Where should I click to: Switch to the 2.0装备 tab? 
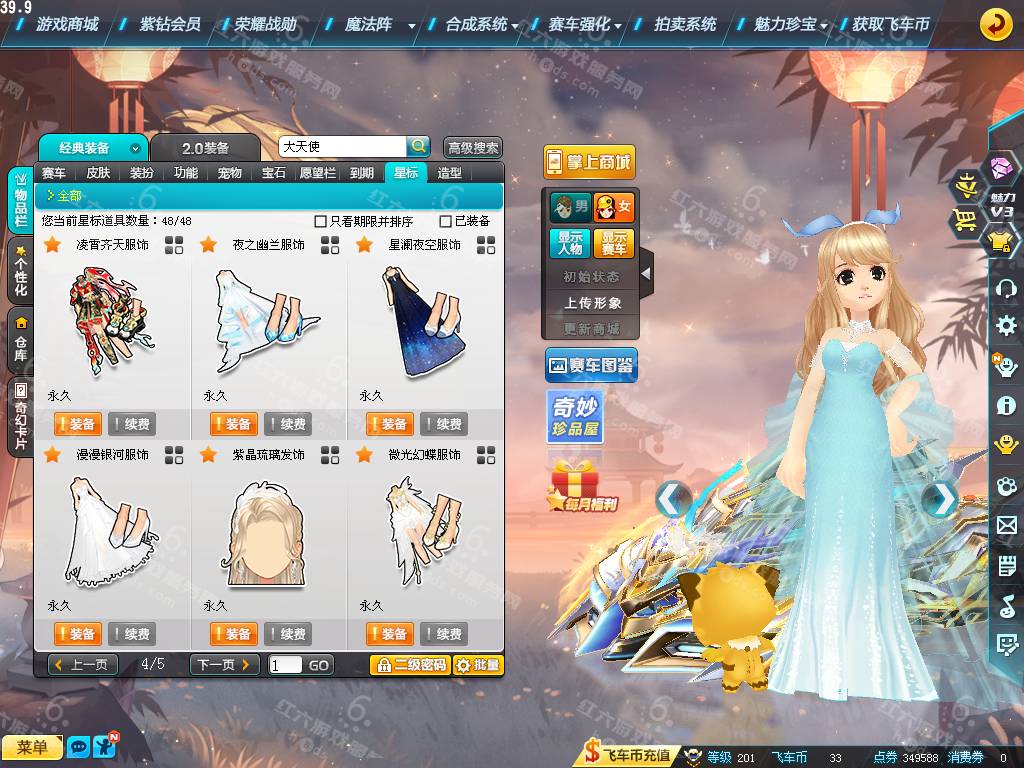(x=205, y=148)
